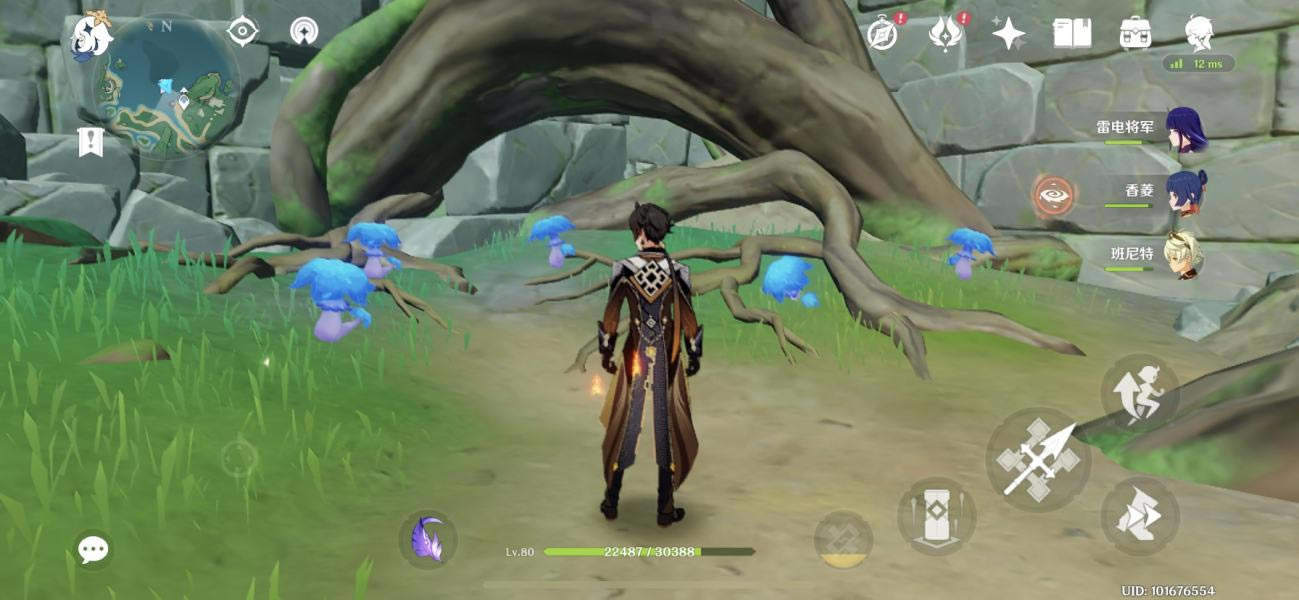Viewport: 1299px width, 600px height.
Task: Tap the spear normal attack button
Action: pos(1038,460)
